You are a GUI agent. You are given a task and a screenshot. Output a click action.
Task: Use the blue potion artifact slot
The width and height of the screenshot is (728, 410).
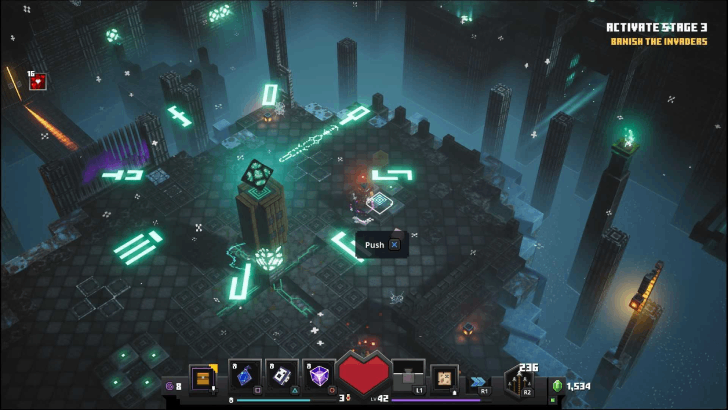245,375
